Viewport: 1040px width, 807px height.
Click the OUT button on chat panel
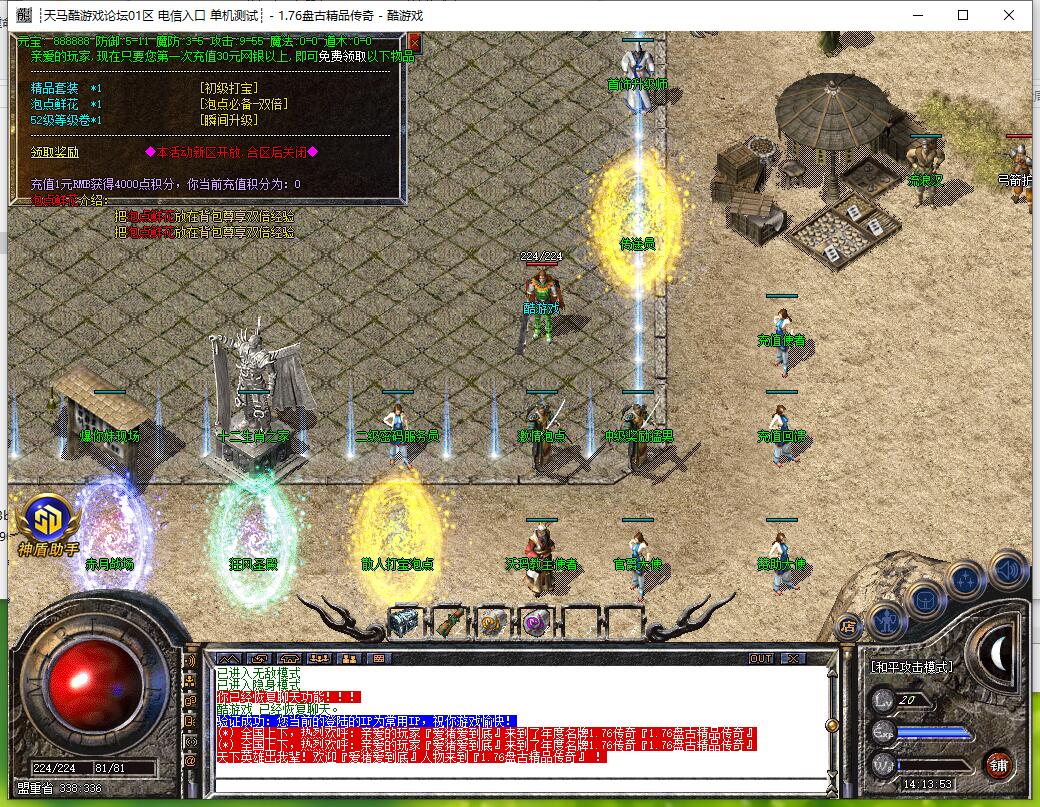[761, 658]
